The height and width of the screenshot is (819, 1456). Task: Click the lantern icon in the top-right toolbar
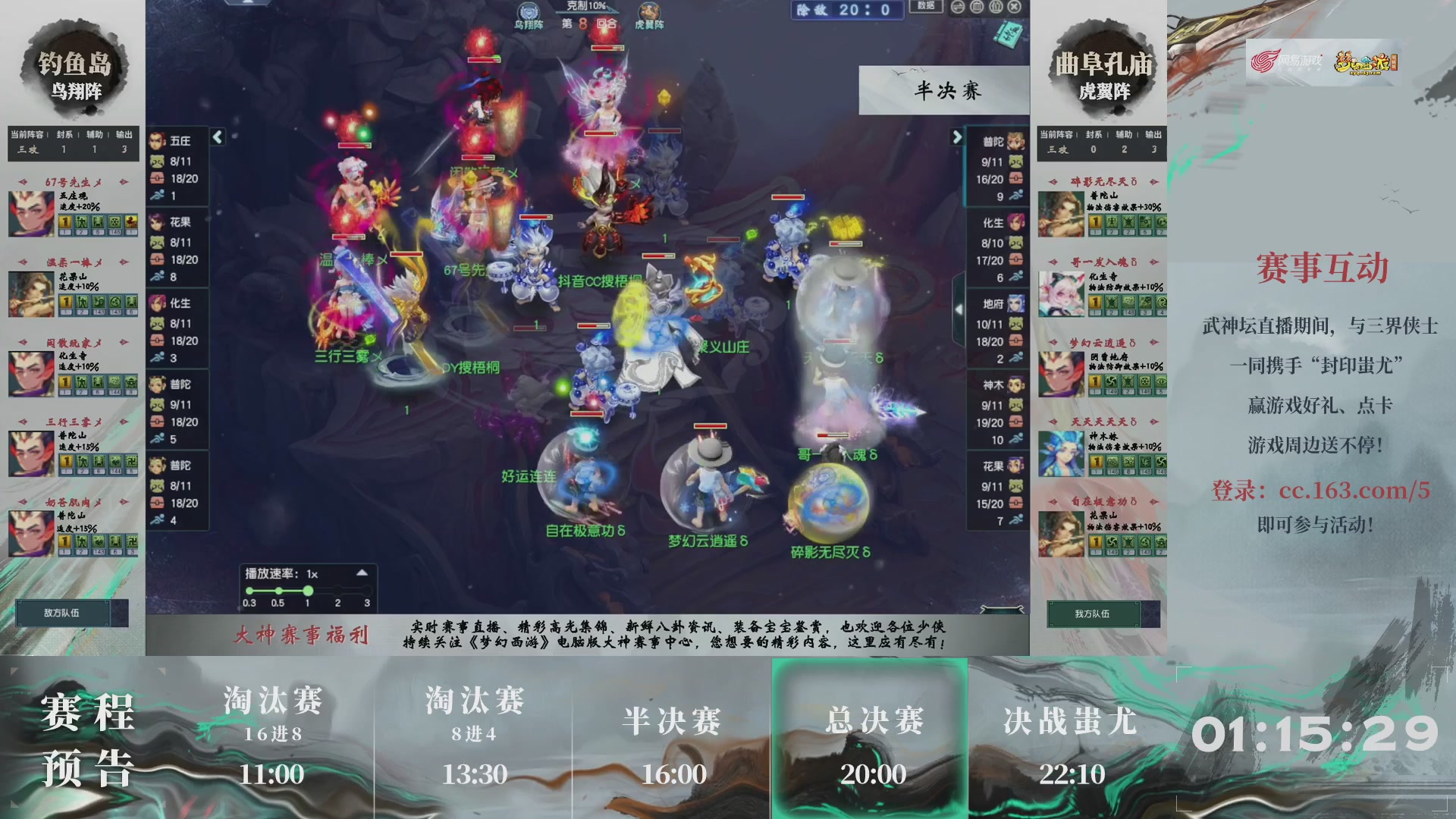click(x=995, y=6)
